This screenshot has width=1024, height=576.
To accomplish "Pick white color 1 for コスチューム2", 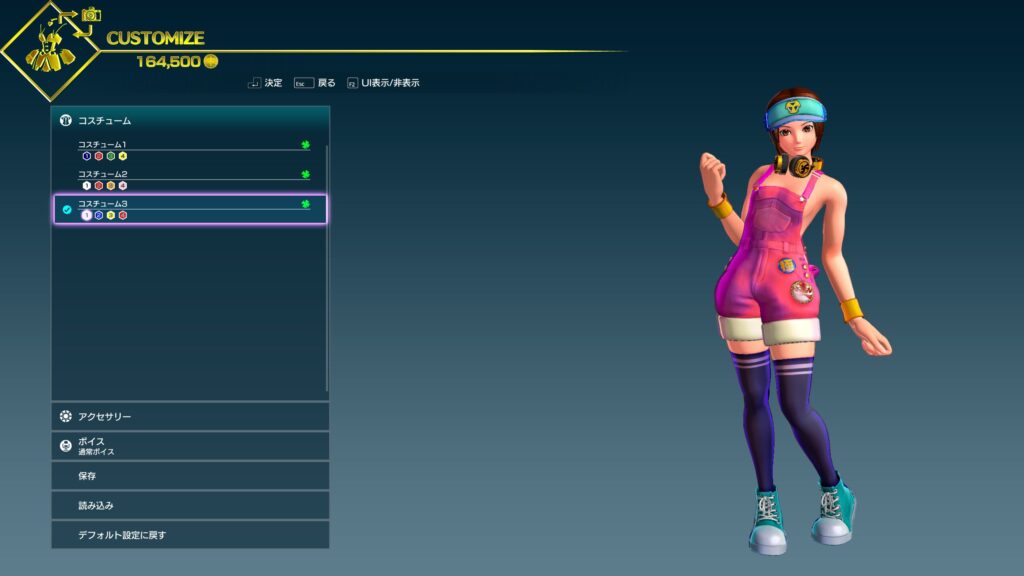I will [x=86, y=185].
